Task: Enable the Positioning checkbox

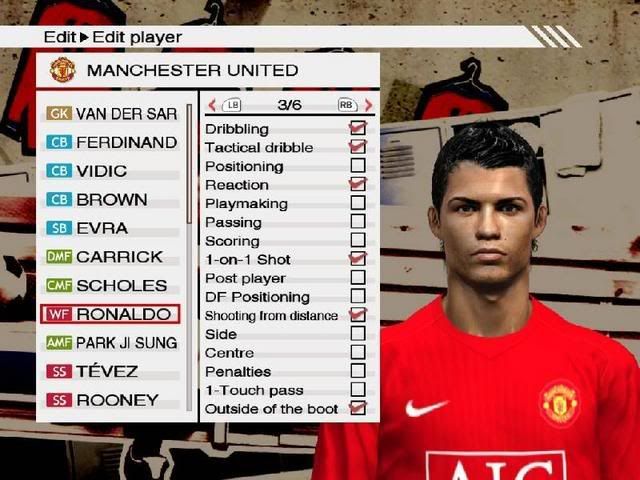Action: [357, 166]
